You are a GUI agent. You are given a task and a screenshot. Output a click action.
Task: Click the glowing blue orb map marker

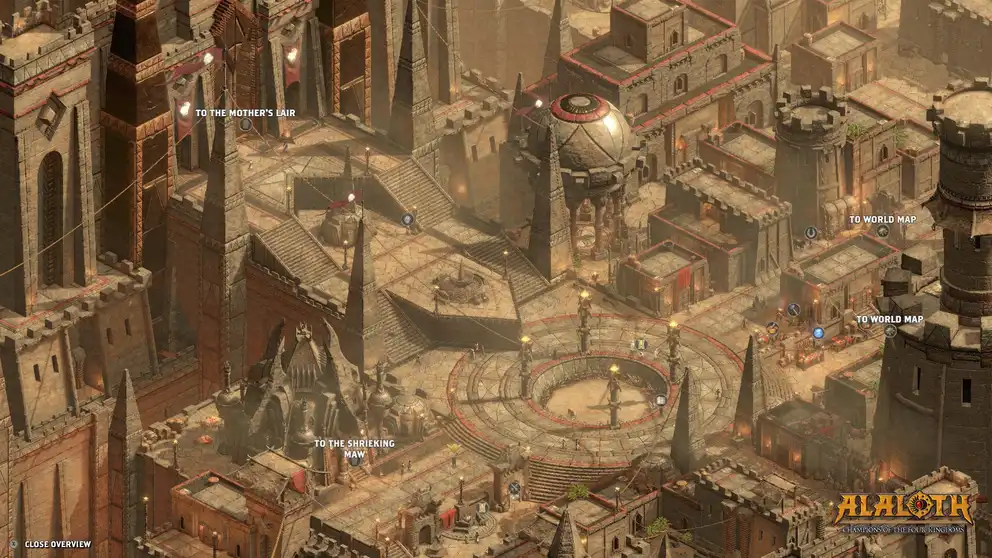(818, 333)
